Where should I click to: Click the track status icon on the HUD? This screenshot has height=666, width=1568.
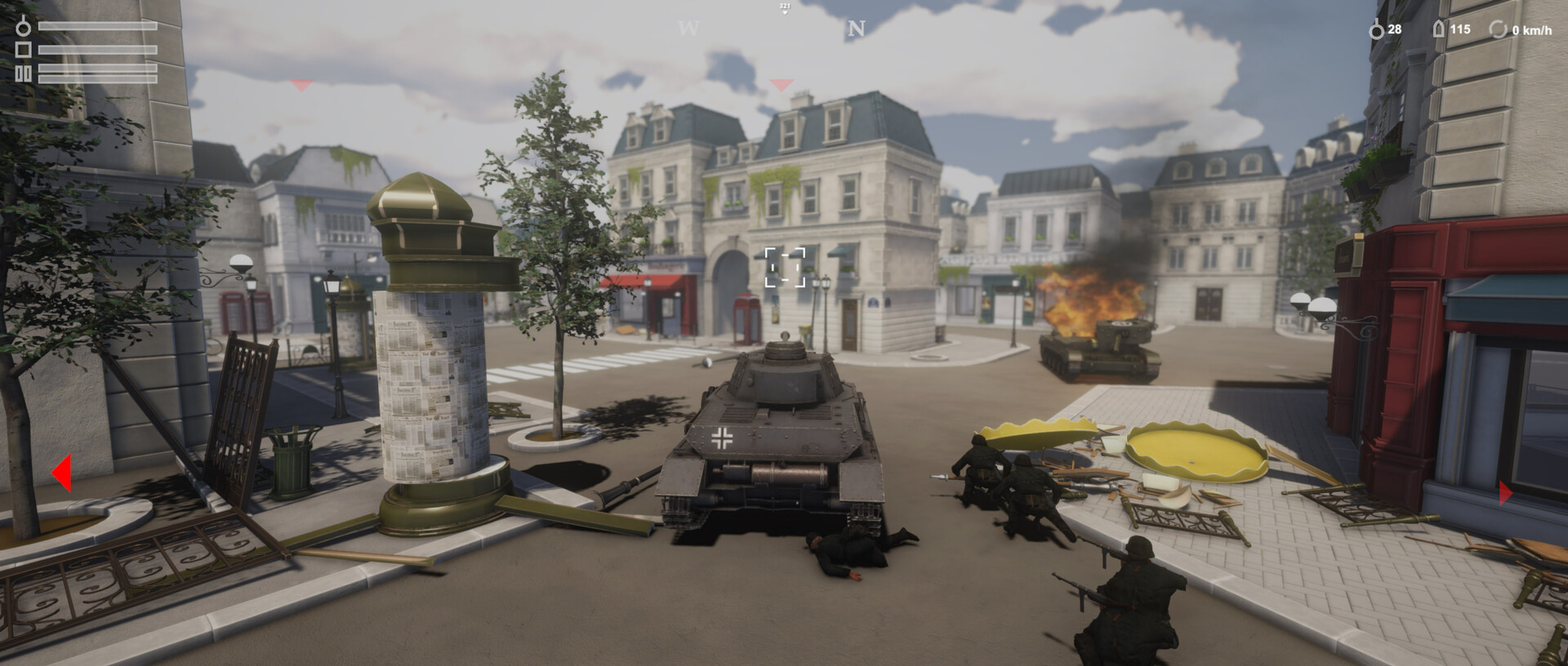pyautogui.click(x=23, y=72)
